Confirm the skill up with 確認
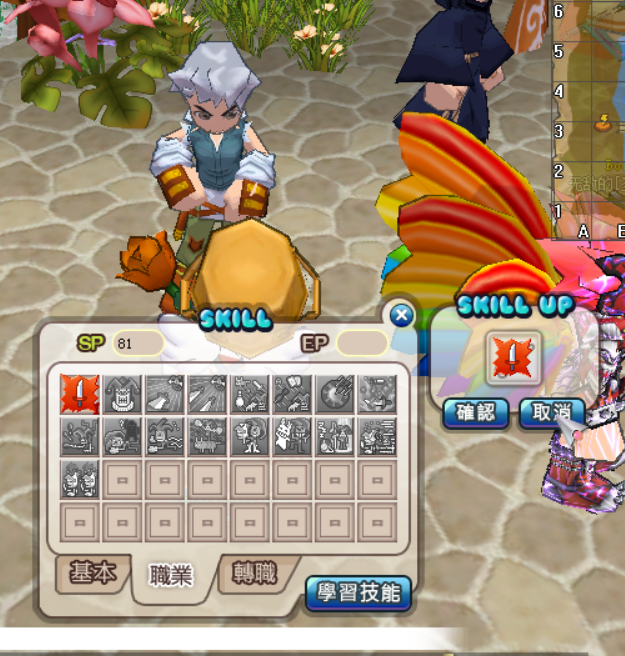The width and height of the screenshot is (625, 656). 475,413
